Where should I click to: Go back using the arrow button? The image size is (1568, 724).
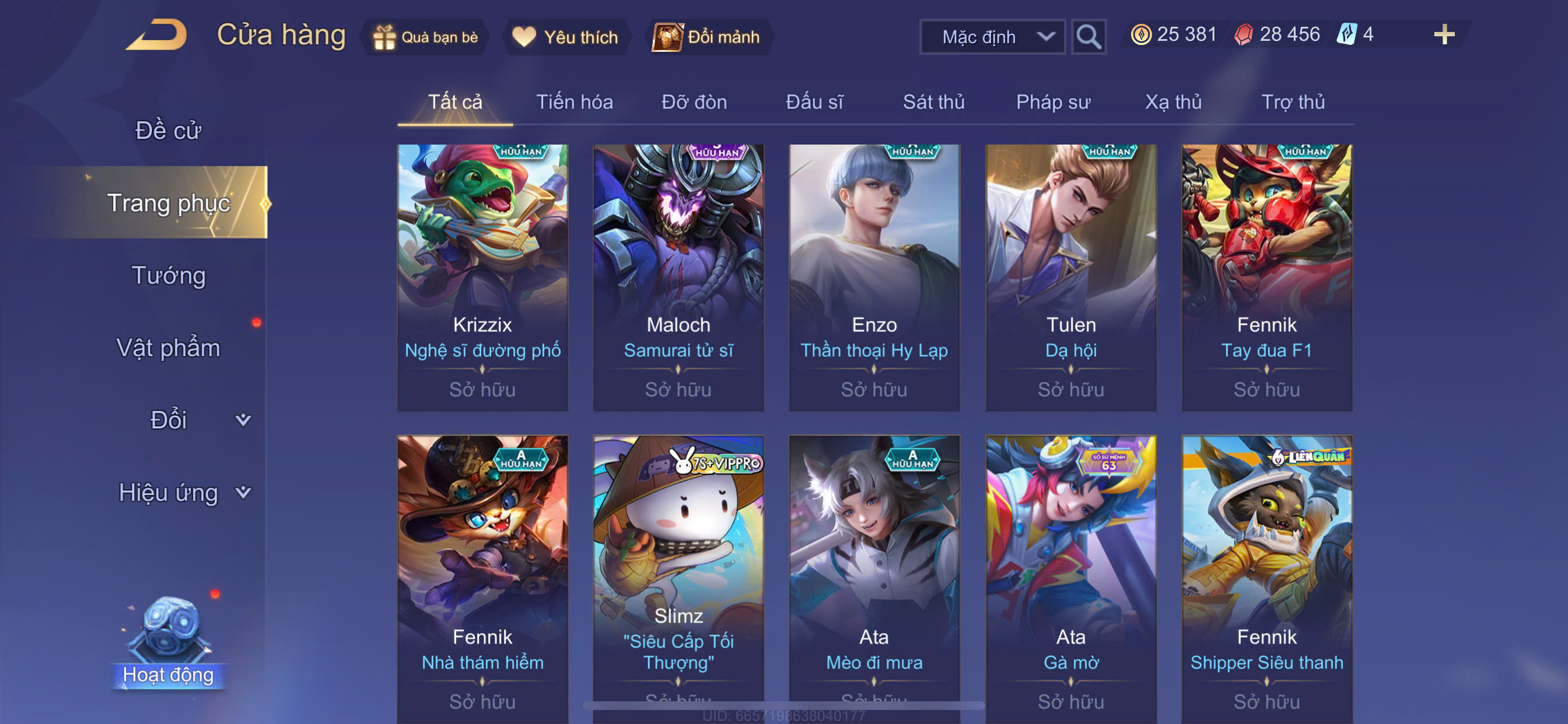point(157,36)
